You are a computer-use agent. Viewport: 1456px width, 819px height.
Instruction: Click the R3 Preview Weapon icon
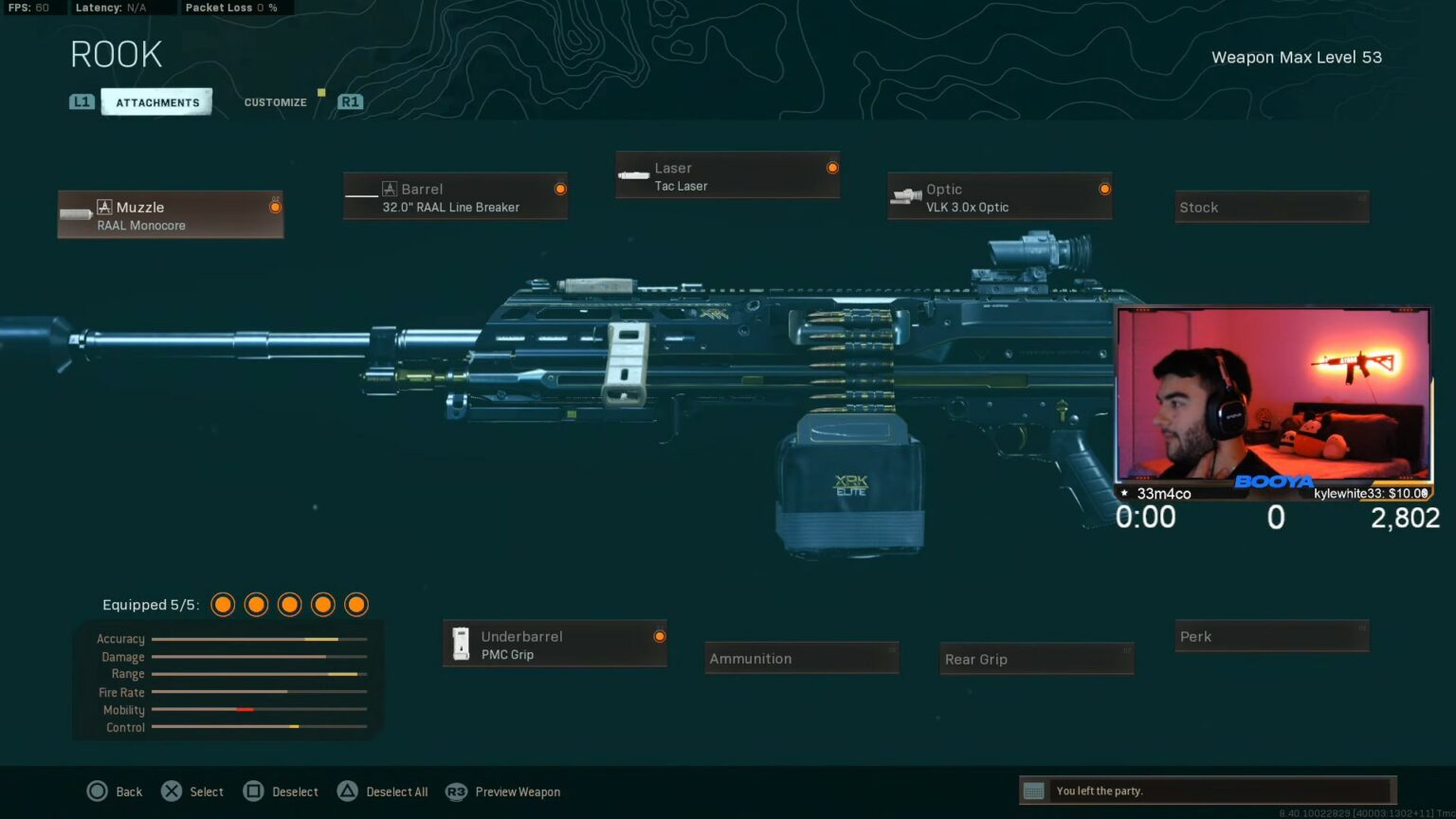coord(457,791)
